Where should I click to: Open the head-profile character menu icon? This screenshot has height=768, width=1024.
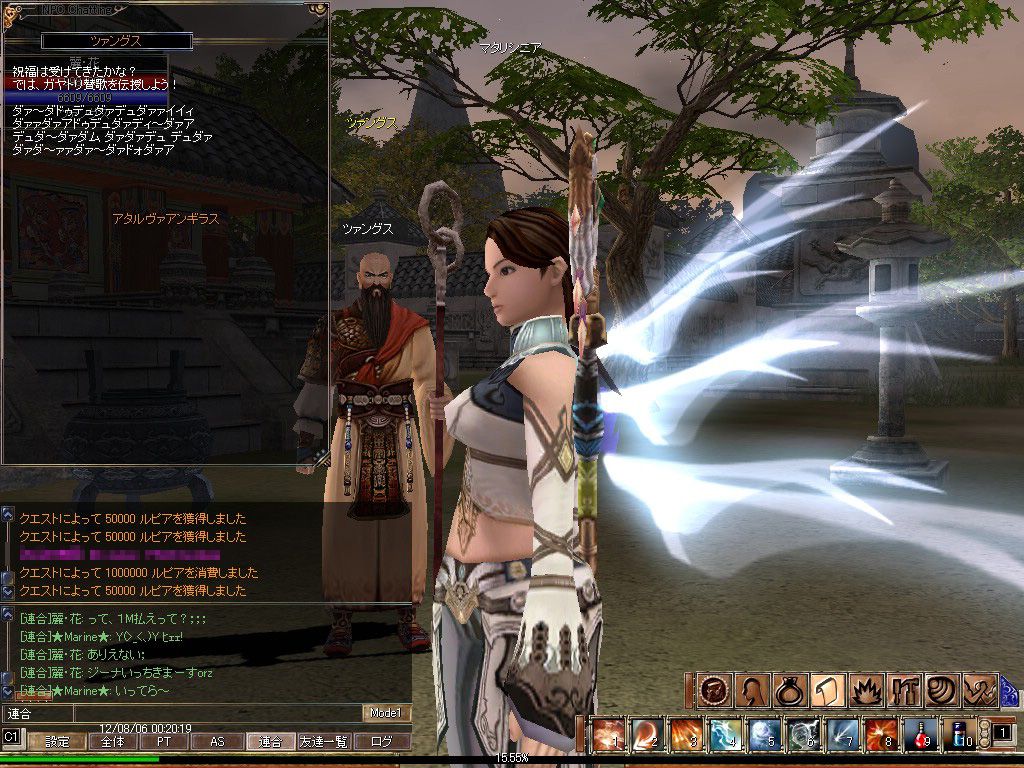click(750, 690)
